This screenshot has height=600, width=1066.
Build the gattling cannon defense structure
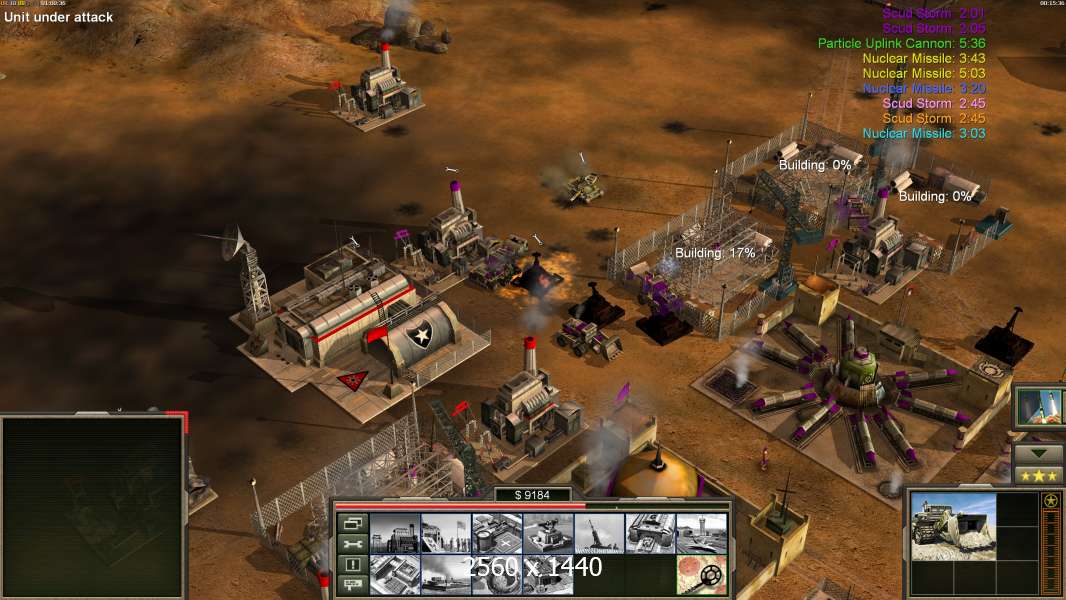pyautogui.click(x=548, y=534)
